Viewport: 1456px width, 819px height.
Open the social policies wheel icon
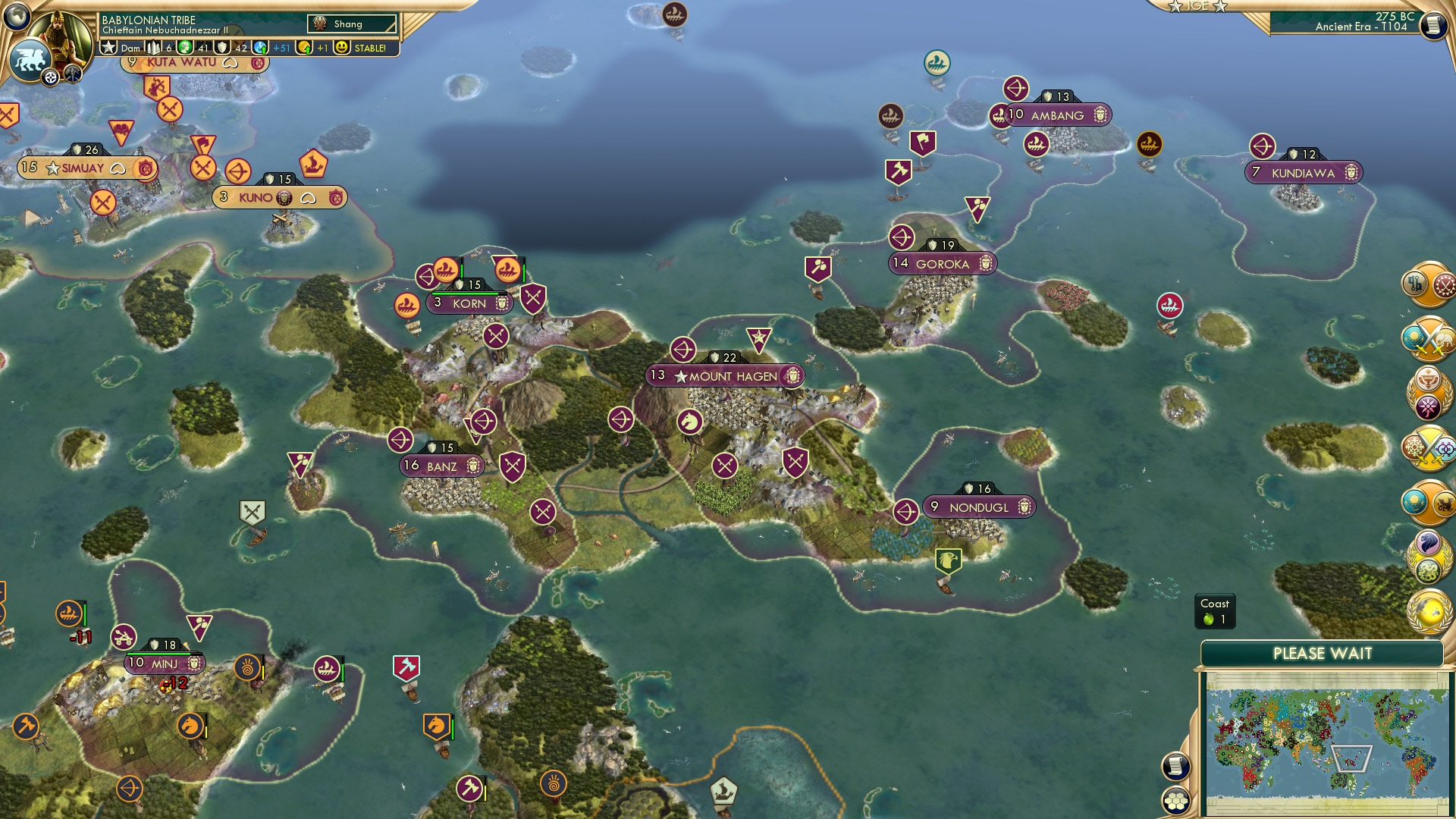click(1429, 406)
